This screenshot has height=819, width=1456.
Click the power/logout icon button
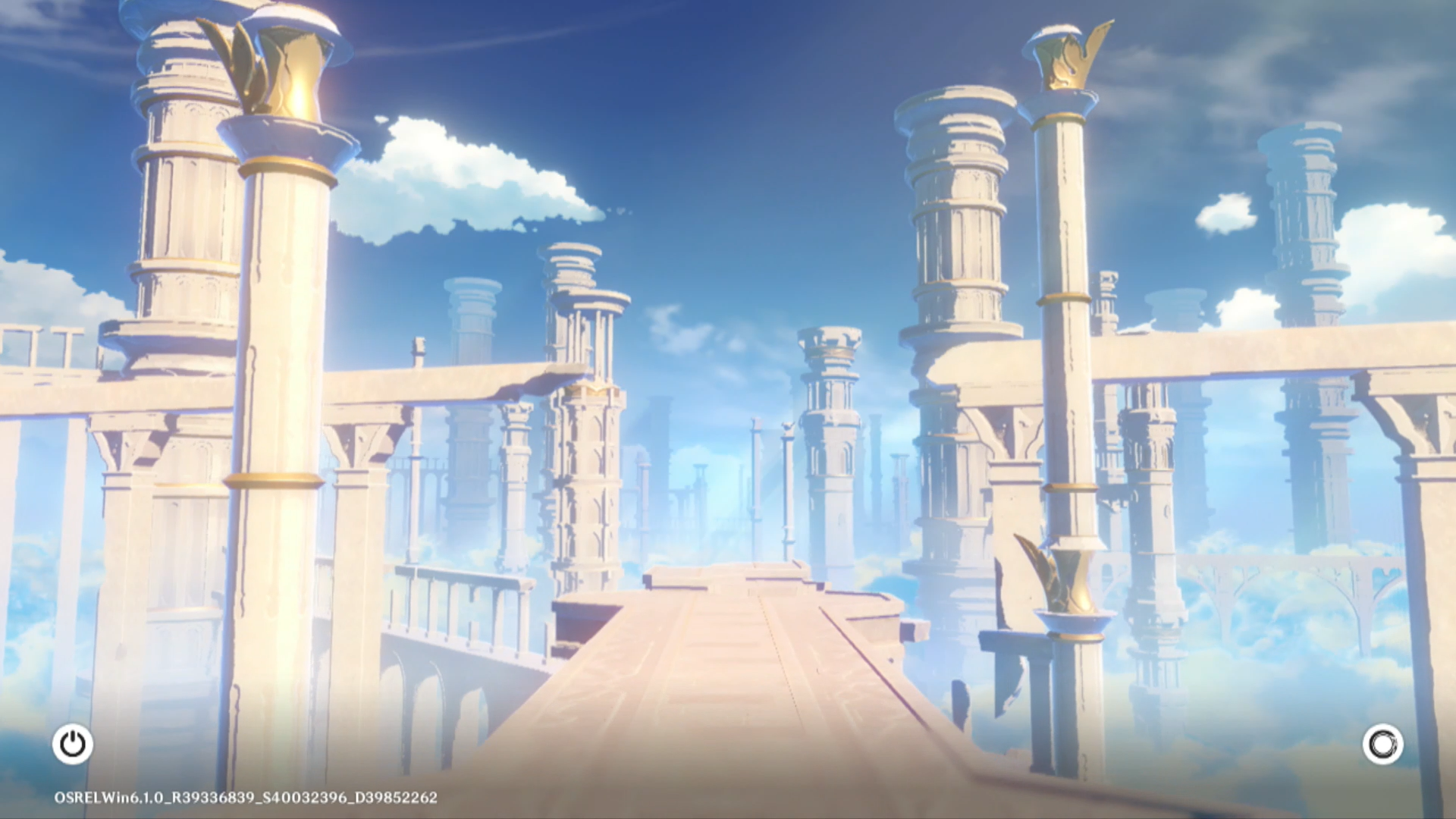point(73,744)
